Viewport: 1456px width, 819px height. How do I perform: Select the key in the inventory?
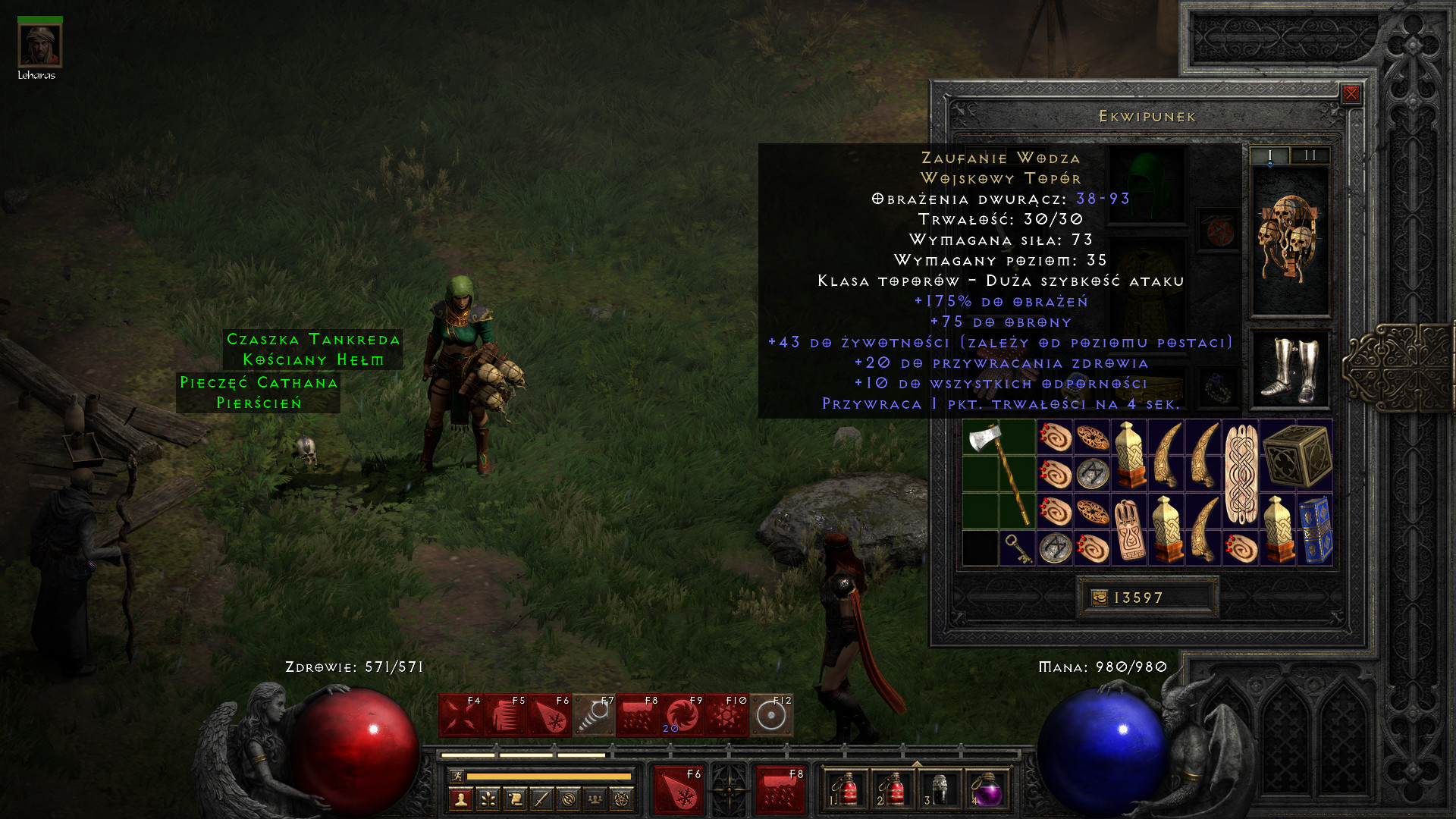point(1017,548)
